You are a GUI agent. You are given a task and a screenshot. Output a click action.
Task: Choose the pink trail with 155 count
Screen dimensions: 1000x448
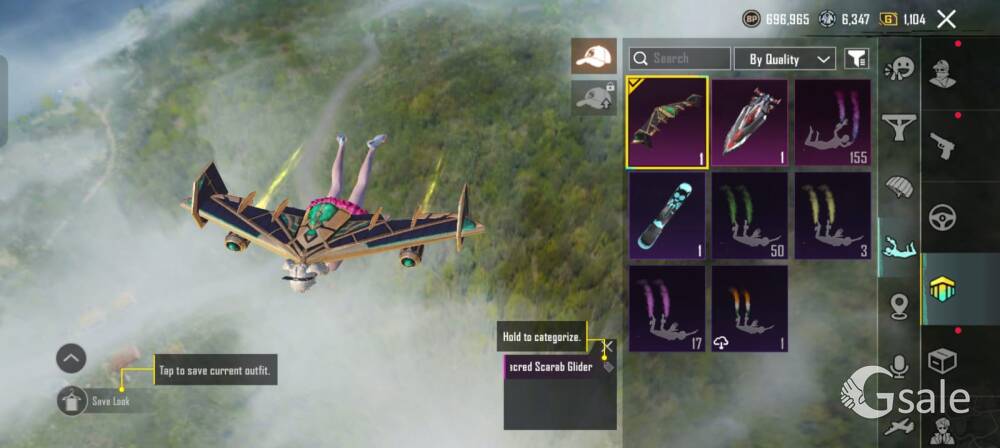click(x=832, y=122)
